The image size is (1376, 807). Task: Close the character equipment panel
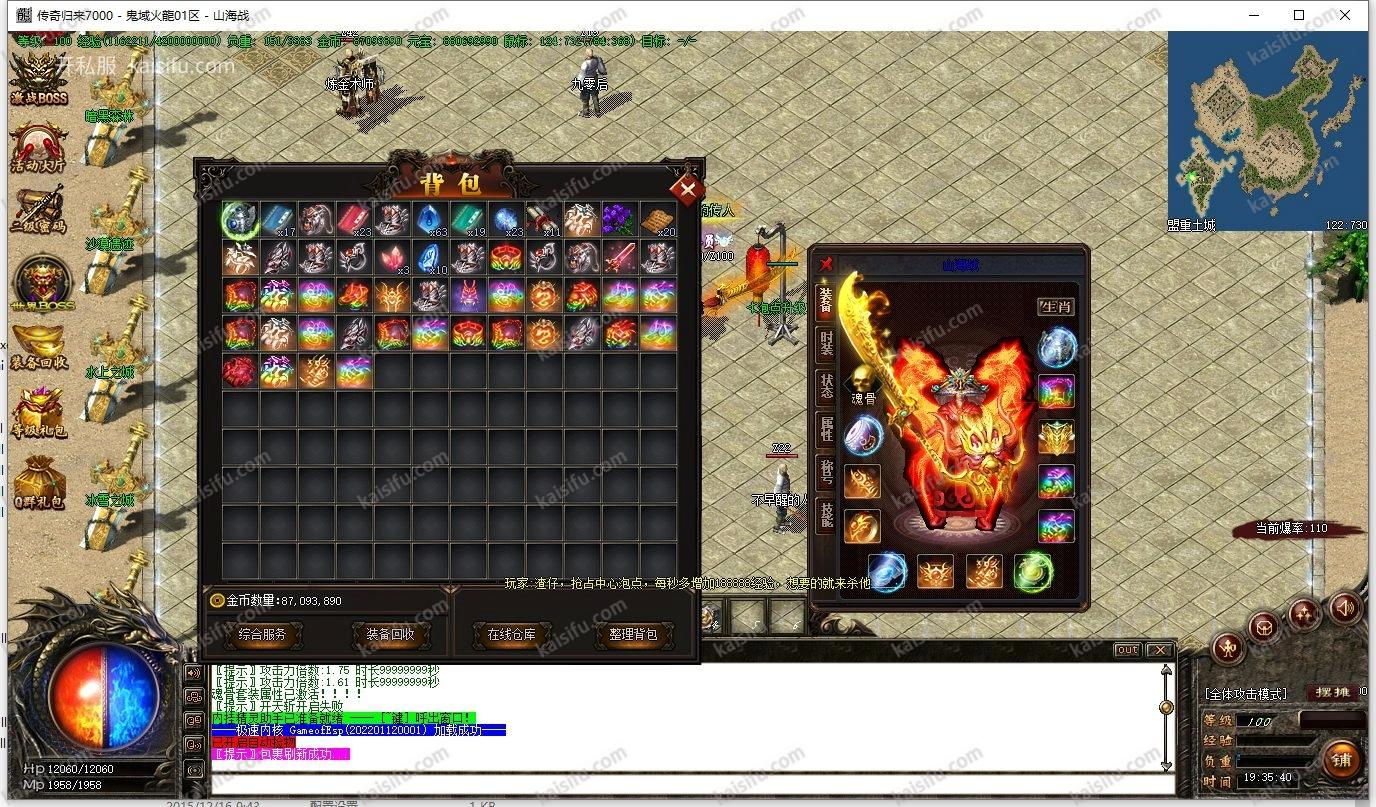(826, 264)
